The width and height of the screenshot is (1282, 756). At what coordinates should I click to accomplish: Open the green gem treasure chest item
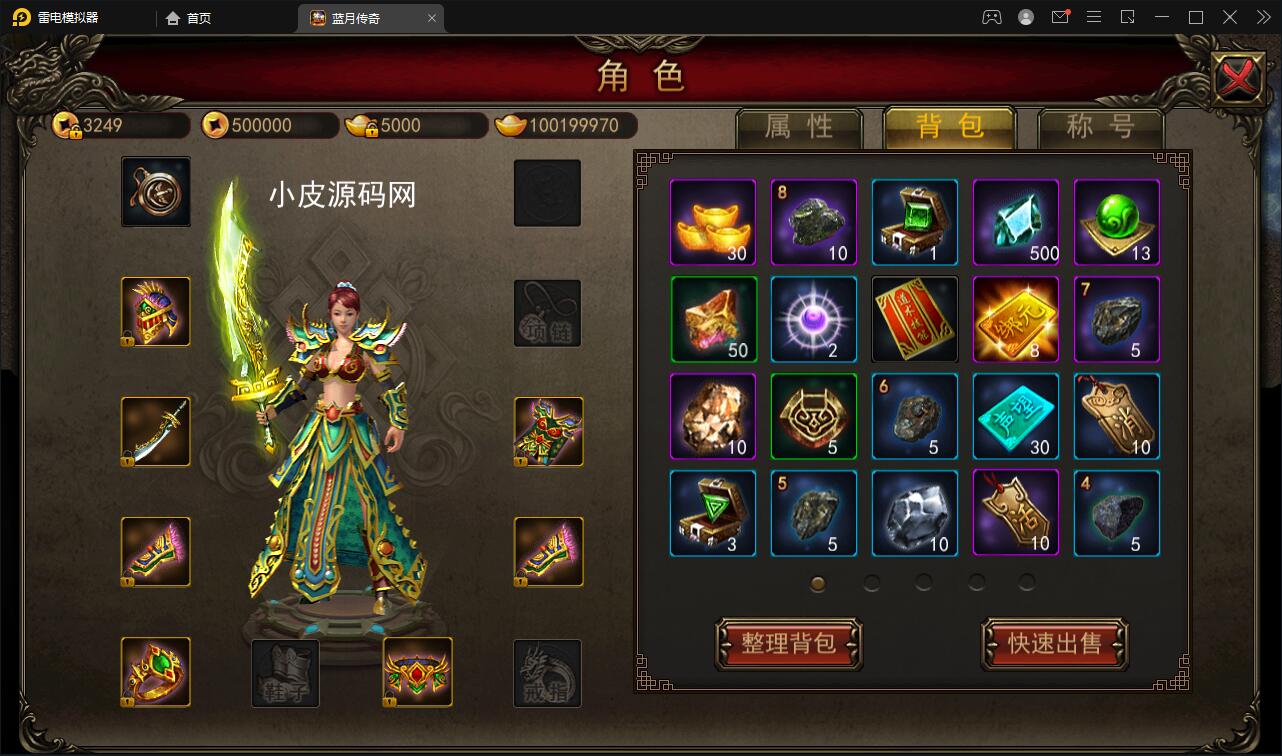914,222
